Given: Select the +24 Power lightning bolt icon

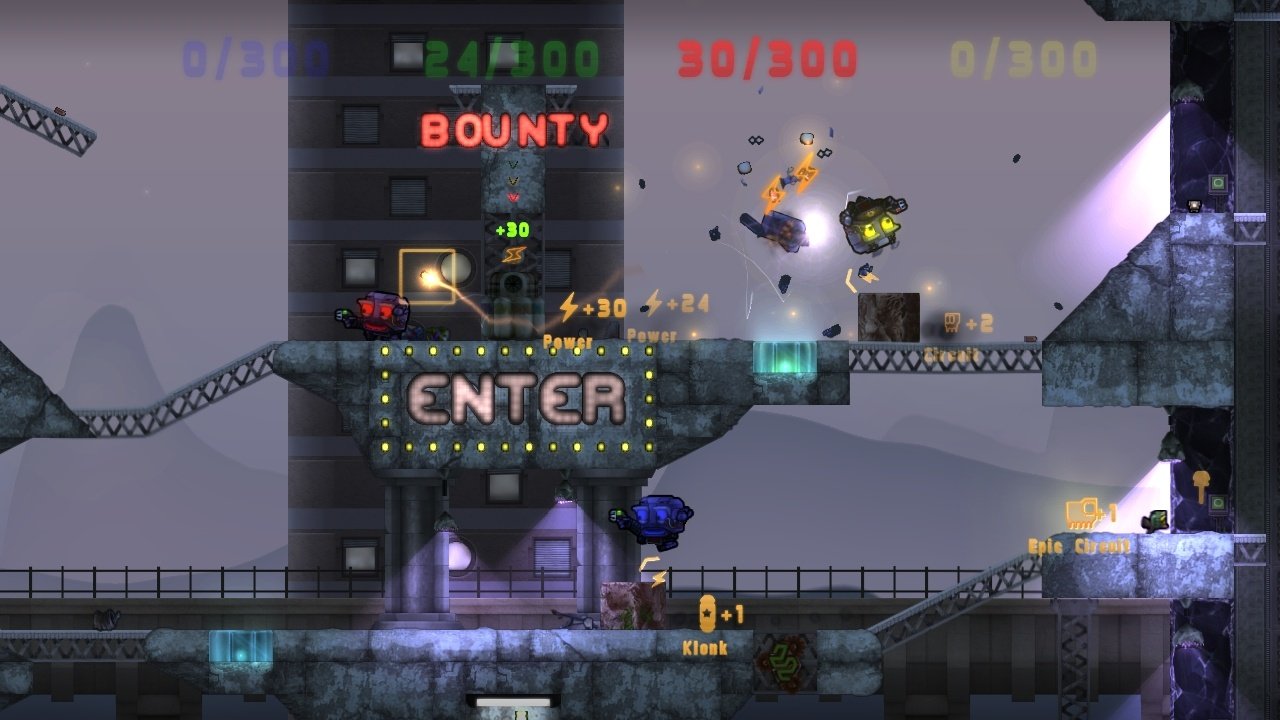Looking at the screenshot, I should tap(656, 302).
